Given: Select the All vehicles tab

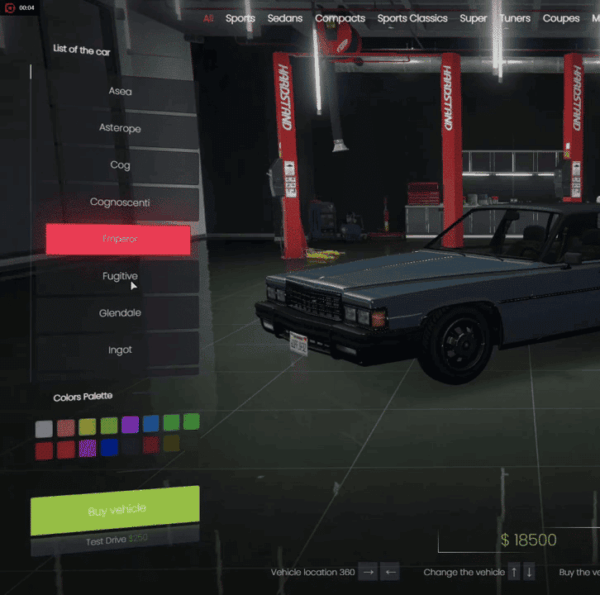Looking at the screenshot, I should click(x=208, y=18).
